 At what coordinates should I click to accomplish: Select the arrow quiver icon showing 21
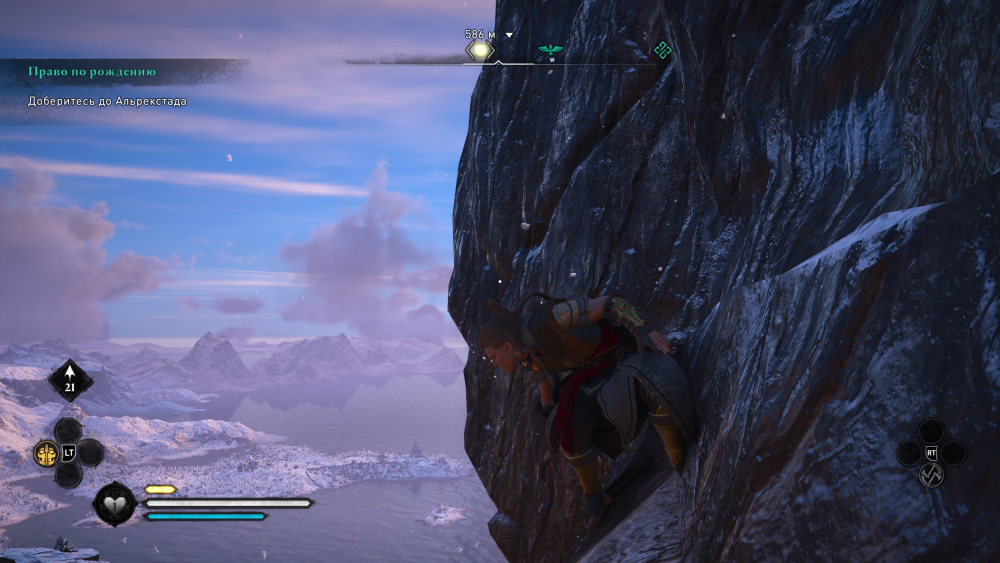[70, 381]
